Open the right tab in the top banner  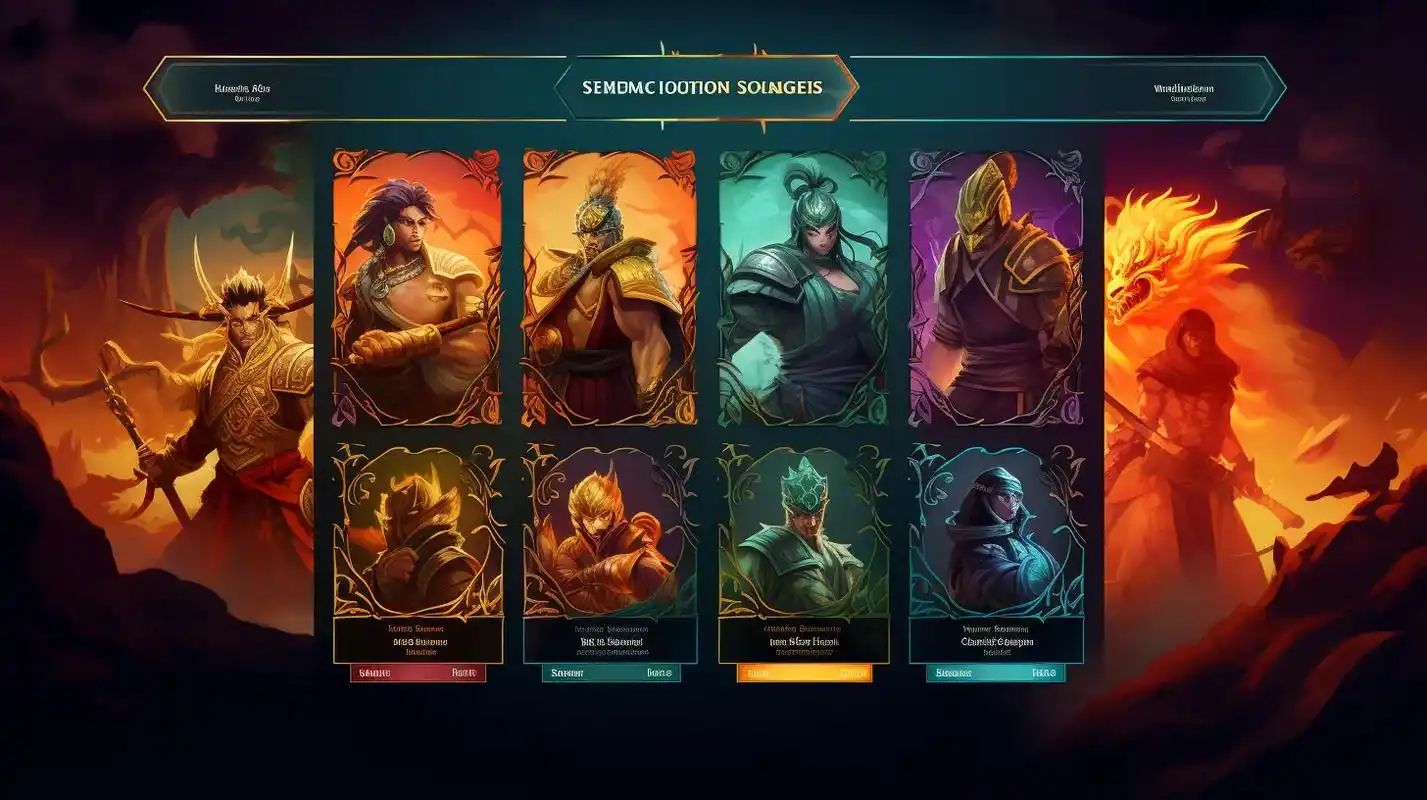click(1183, 90)
